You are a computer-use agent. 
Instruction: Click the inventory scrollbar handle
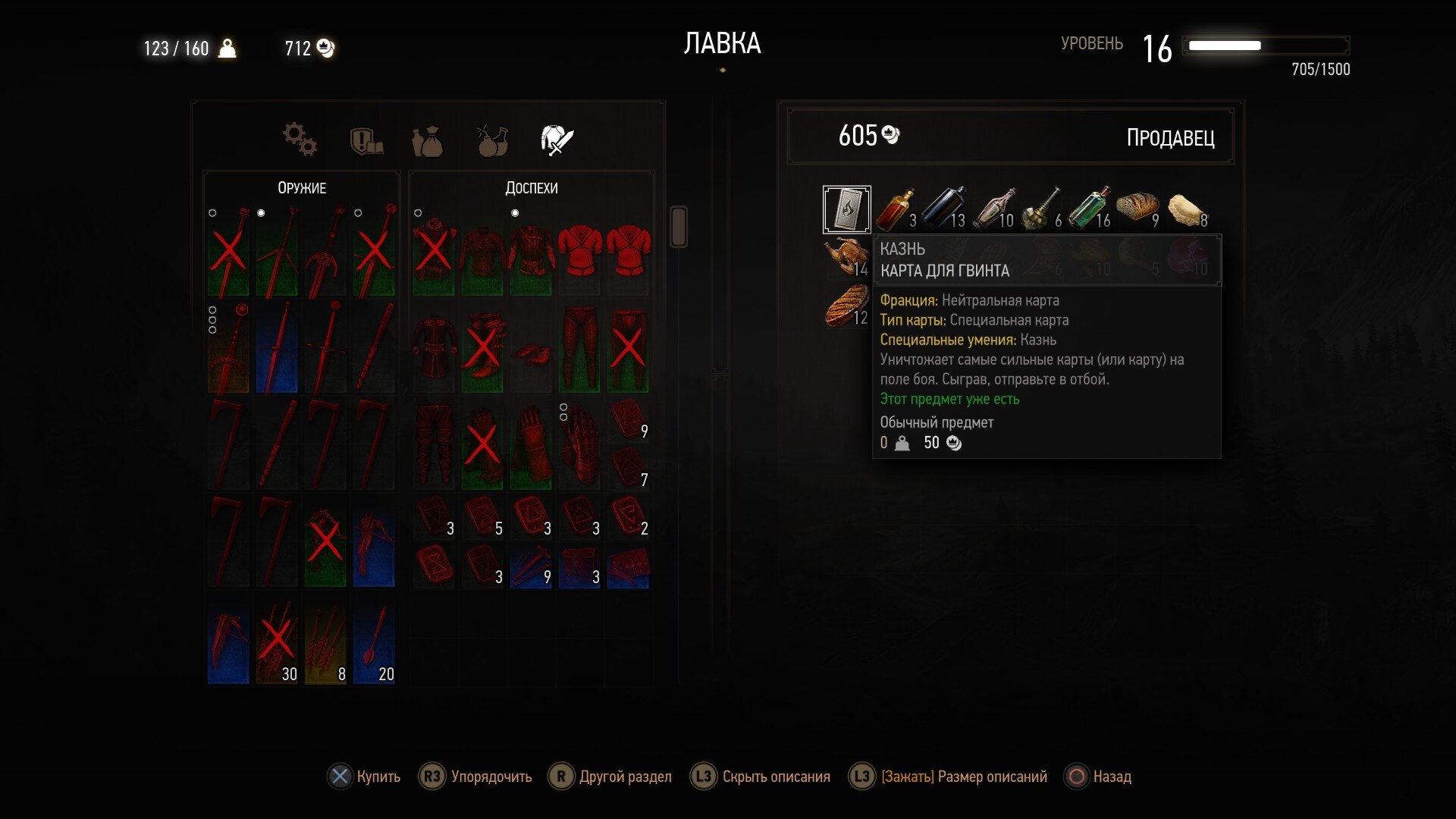(x=679, y=226)
